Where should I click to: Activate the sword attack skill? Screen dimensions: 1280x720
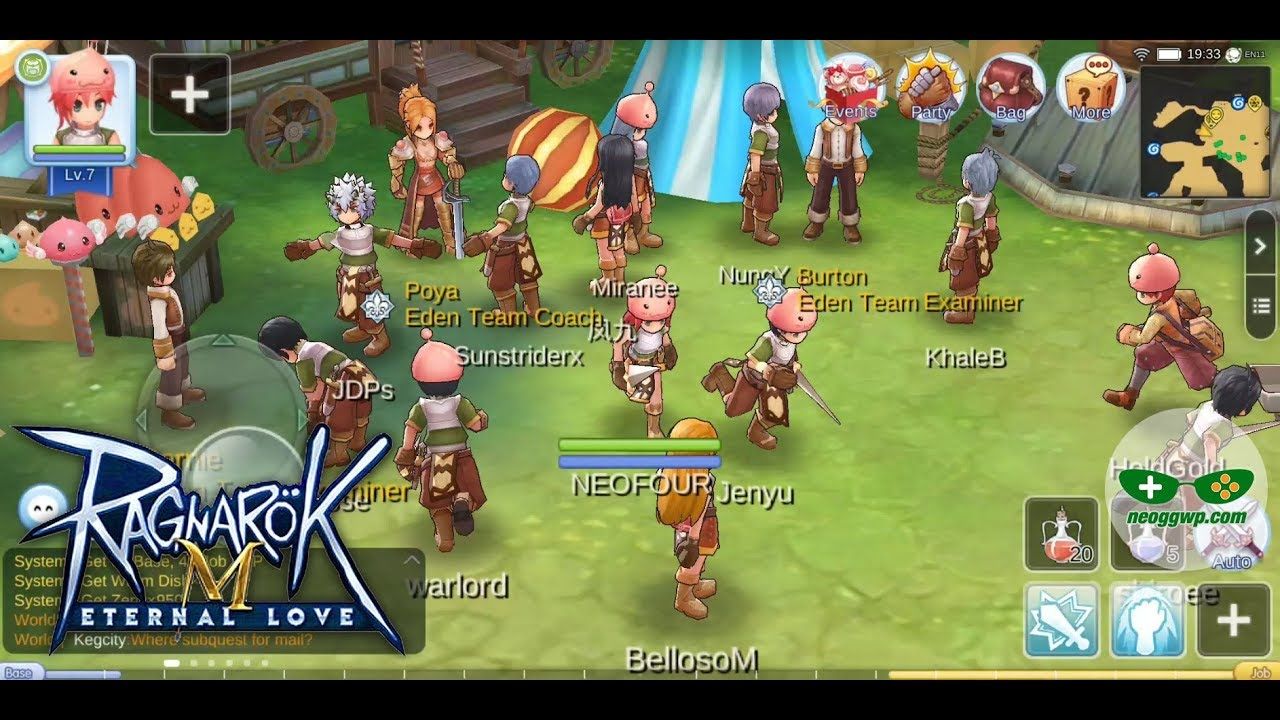click(x=1061, y=620)
